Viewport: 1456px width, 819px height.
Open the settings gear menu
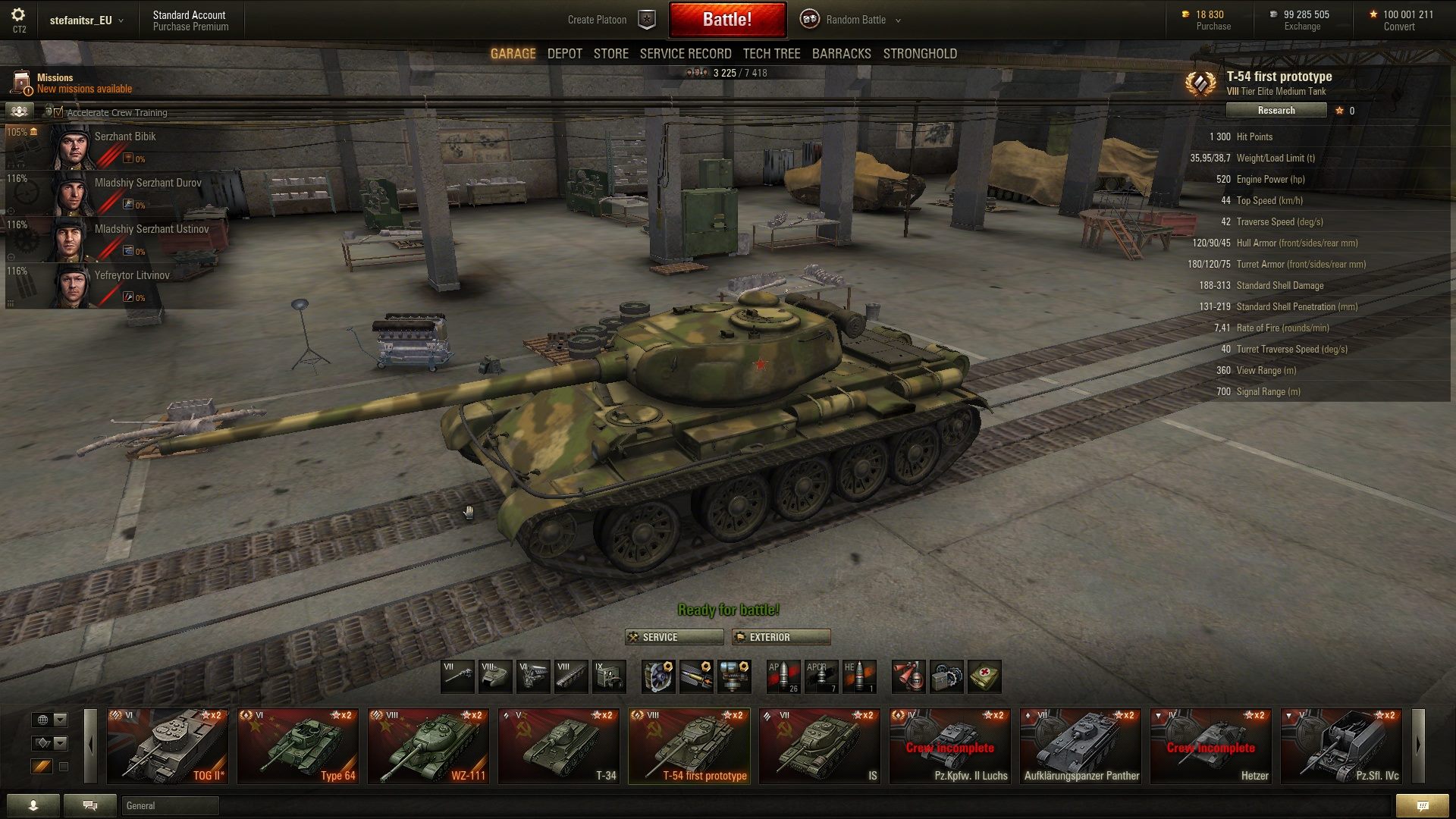coord(18,15)
